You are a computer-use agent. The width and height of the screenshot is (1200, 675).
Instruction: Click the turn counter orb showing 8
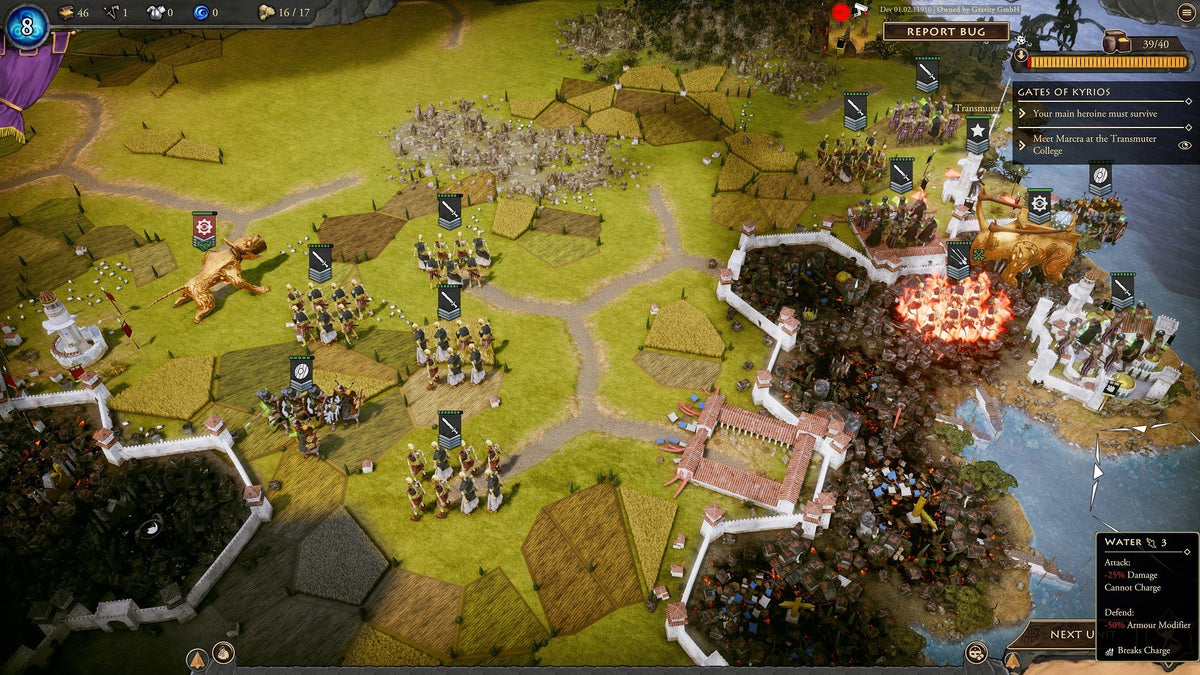point(27,26)
